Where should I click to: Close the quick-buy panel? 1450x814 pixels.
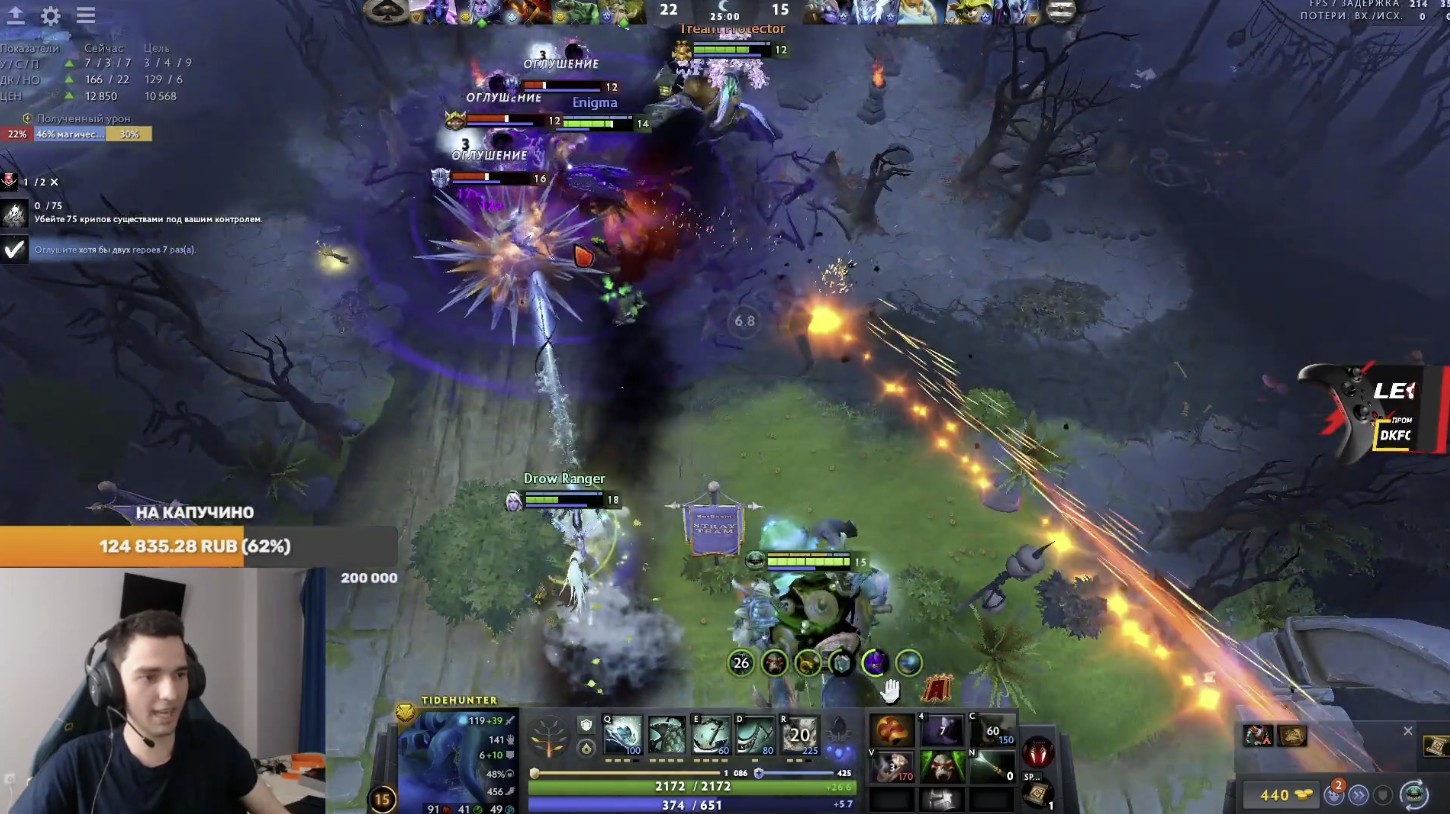(1408, 731)
